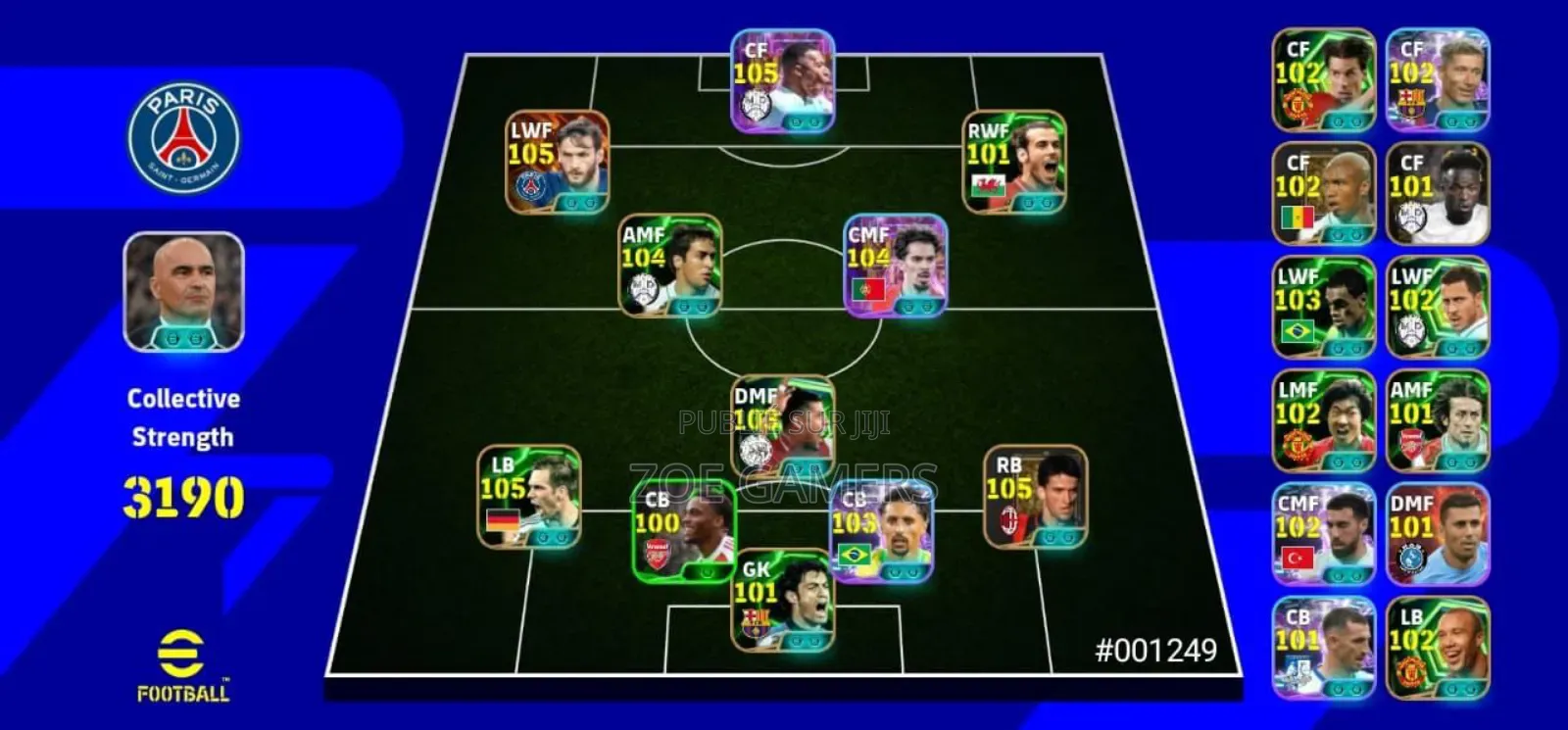
Task: Choose the CB 103 Brazil defender card
Action: [x=881, y=531]
